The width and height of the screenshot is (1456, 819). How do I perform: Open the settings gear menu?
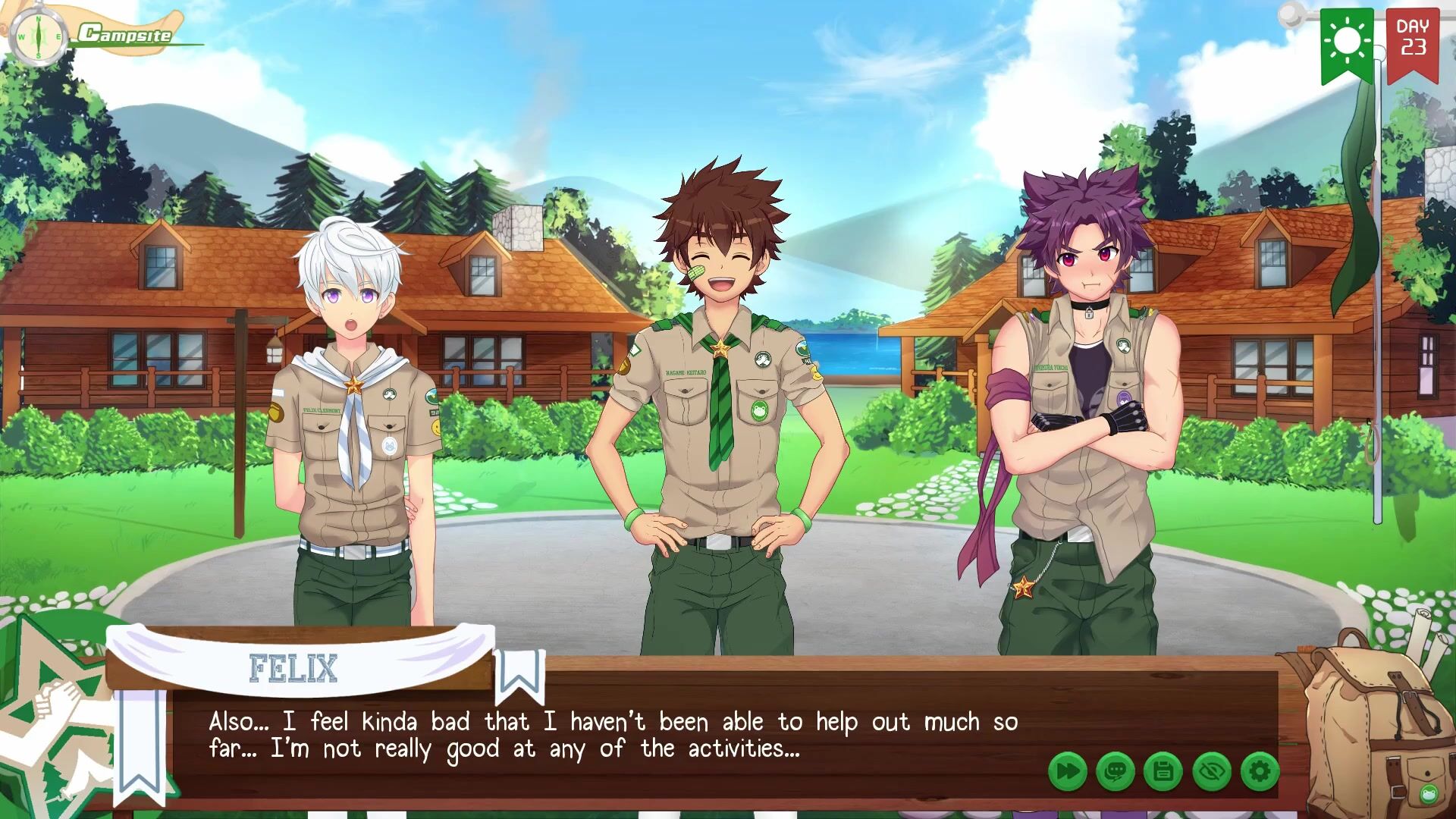(1260, 772)
